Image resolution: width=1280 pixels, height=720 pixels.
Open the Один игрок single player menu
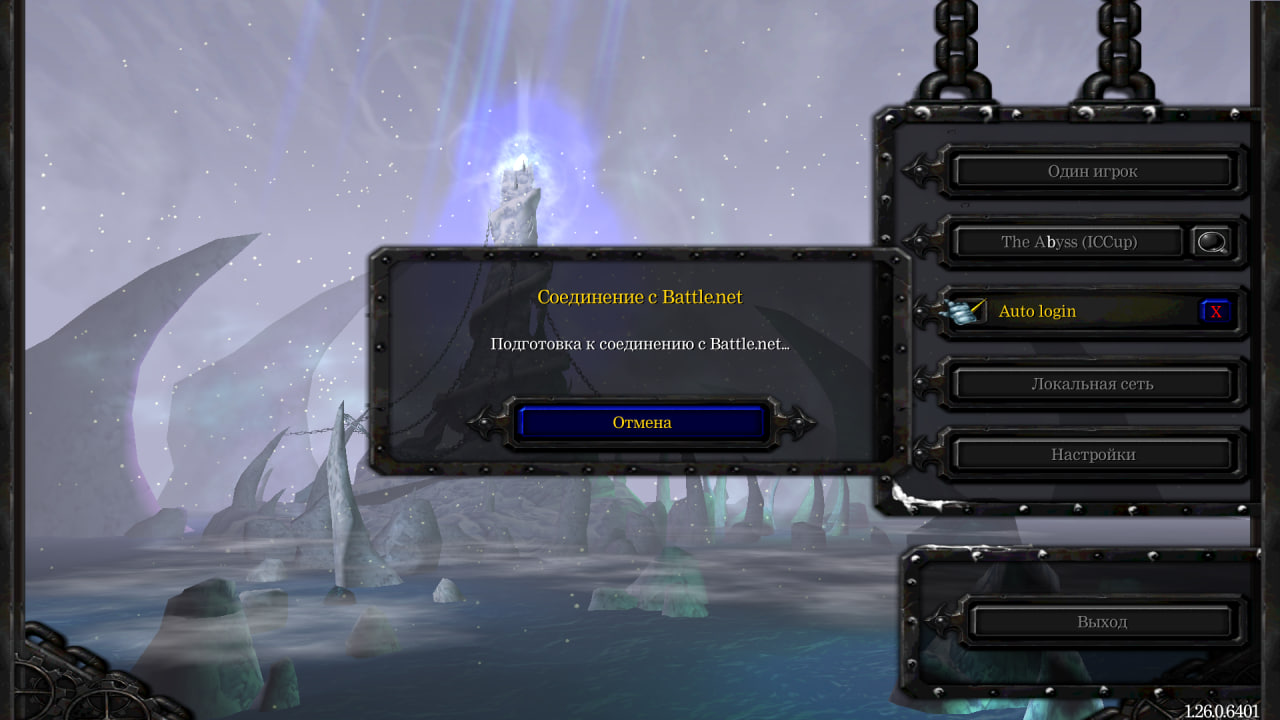[1092, 172]
